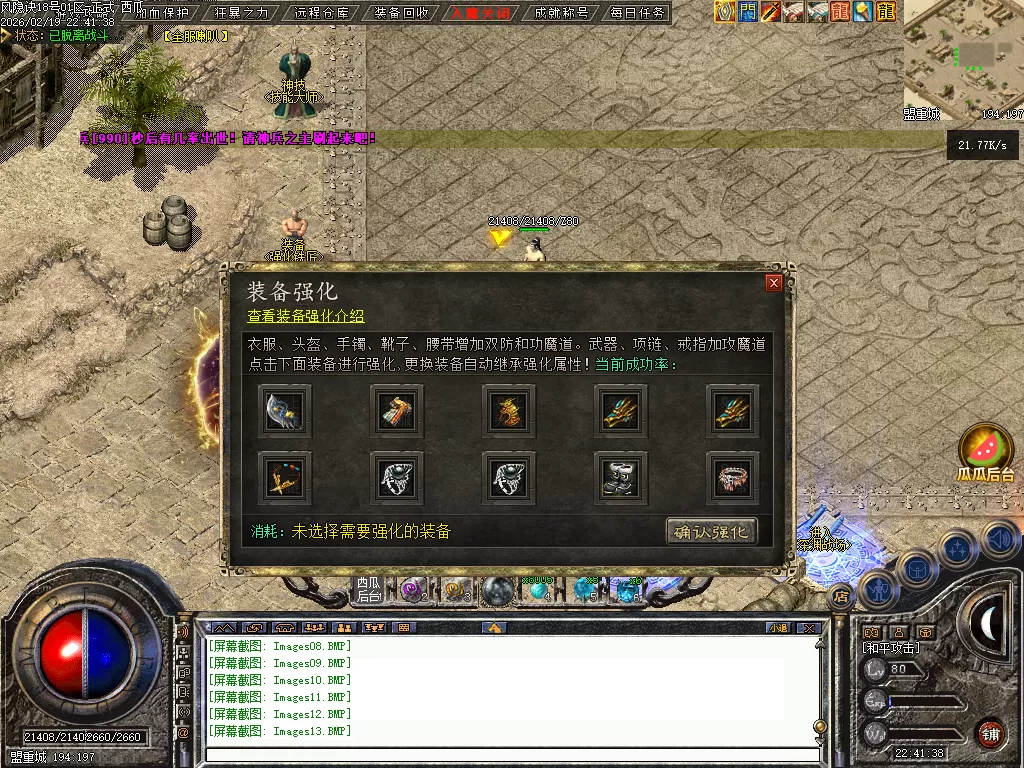Choose the beaded necklace equipment slot
This screenshot has width=1024, height=768.
285,477
